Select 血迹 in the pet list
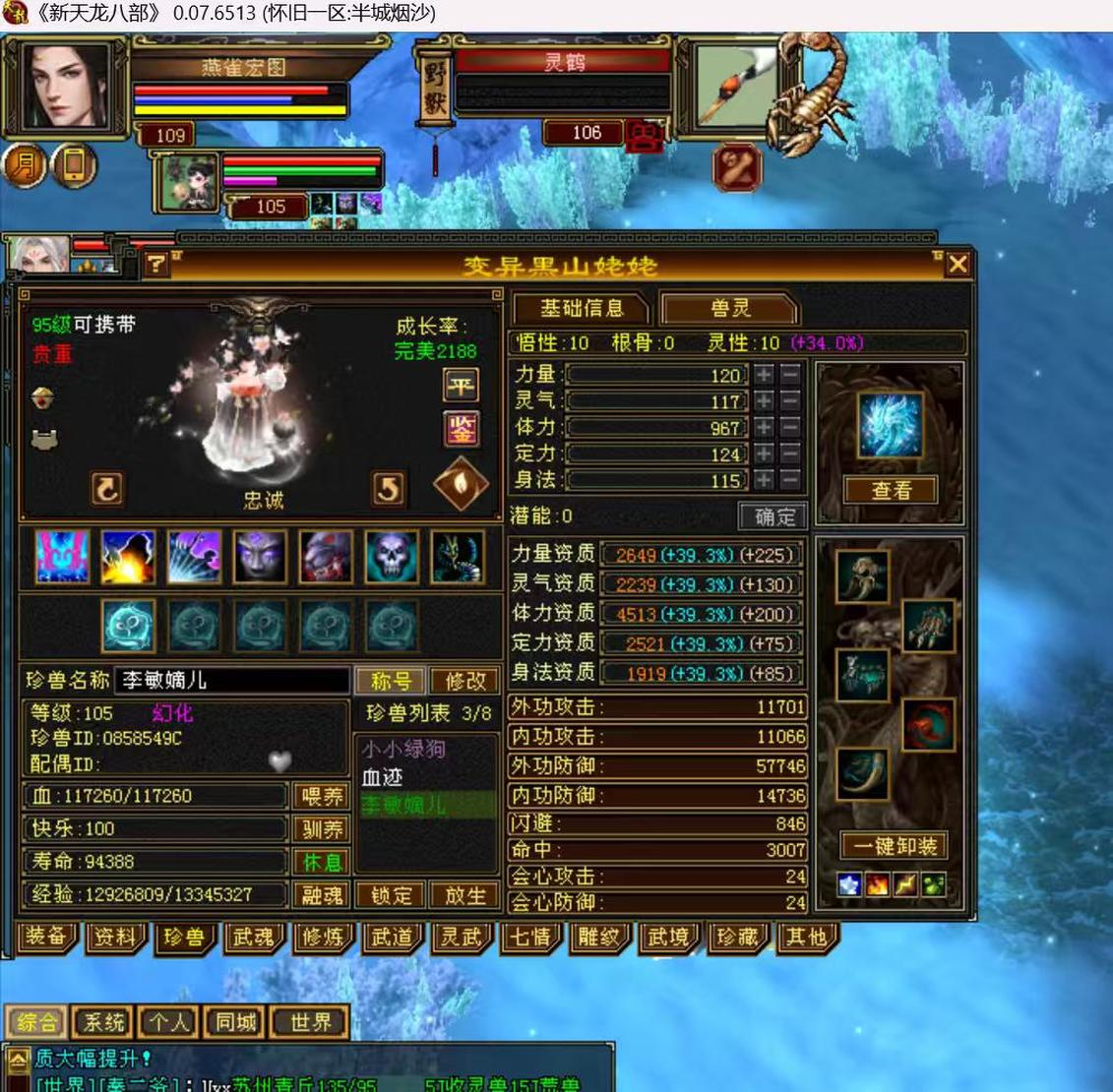Image resolution: width=1113 pixels, height=1092 pixels. 383,778
